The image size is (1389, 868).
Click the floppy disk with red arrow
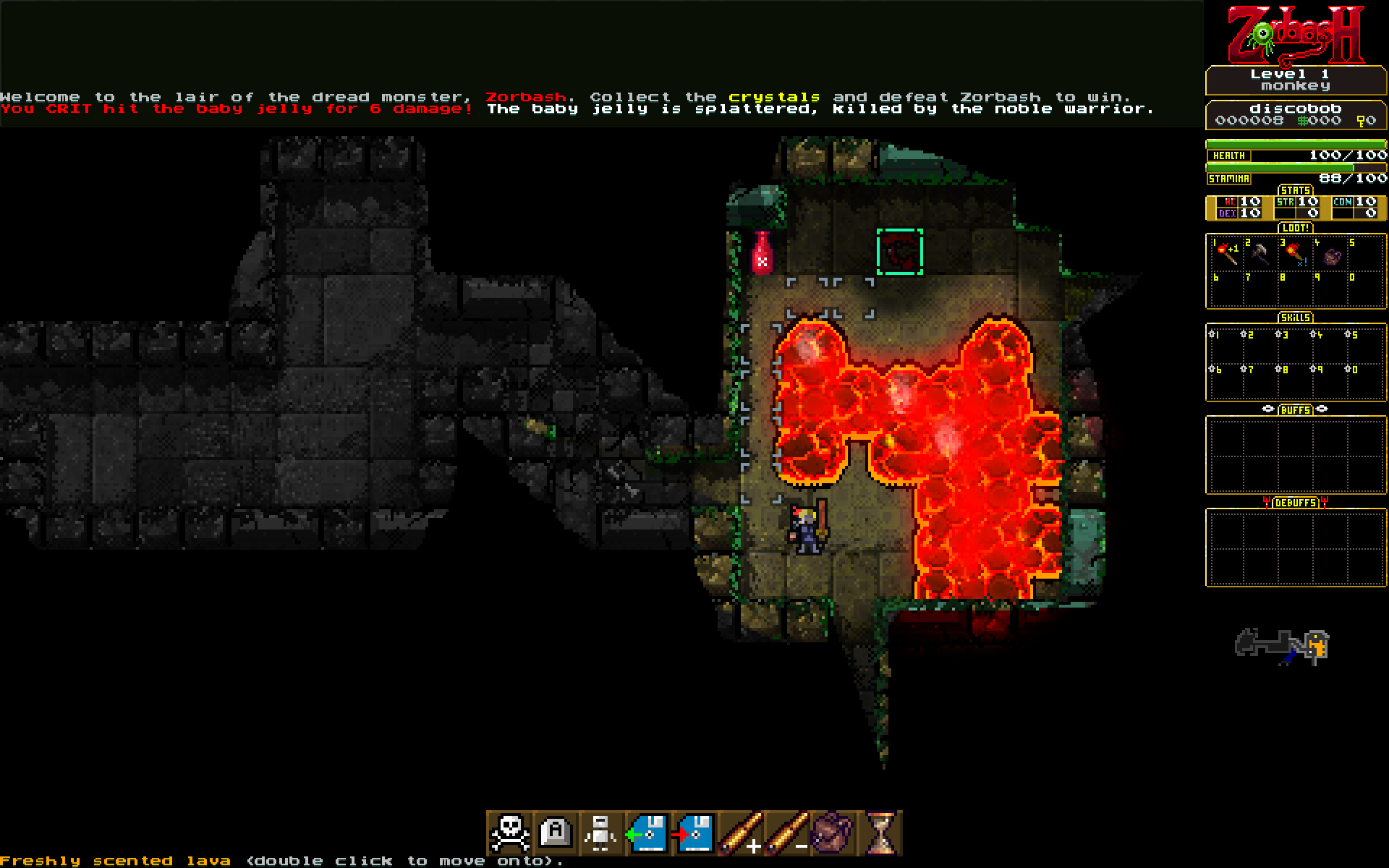(x=693, y=833)
